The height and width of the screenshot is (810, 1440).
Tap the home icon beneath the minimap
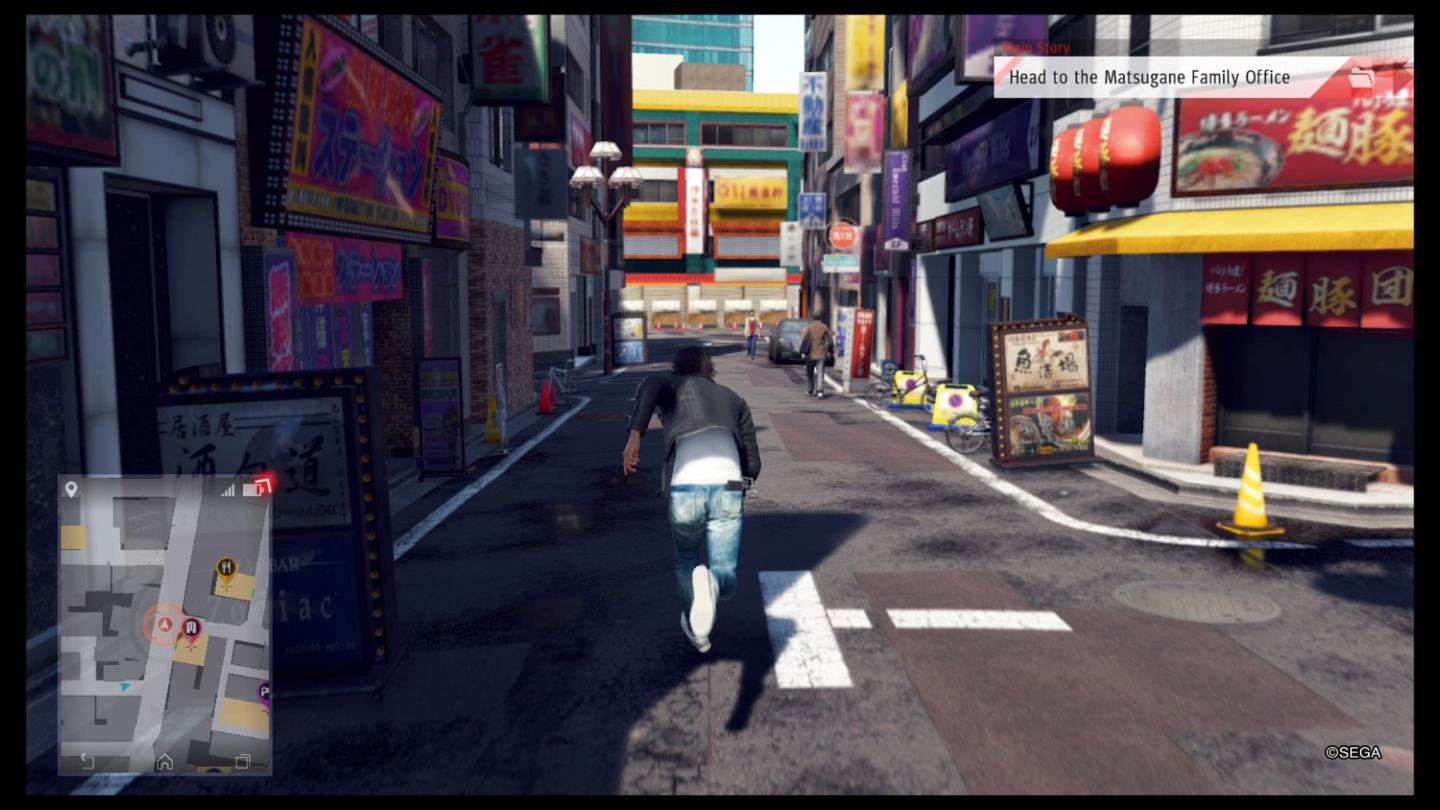163,761
